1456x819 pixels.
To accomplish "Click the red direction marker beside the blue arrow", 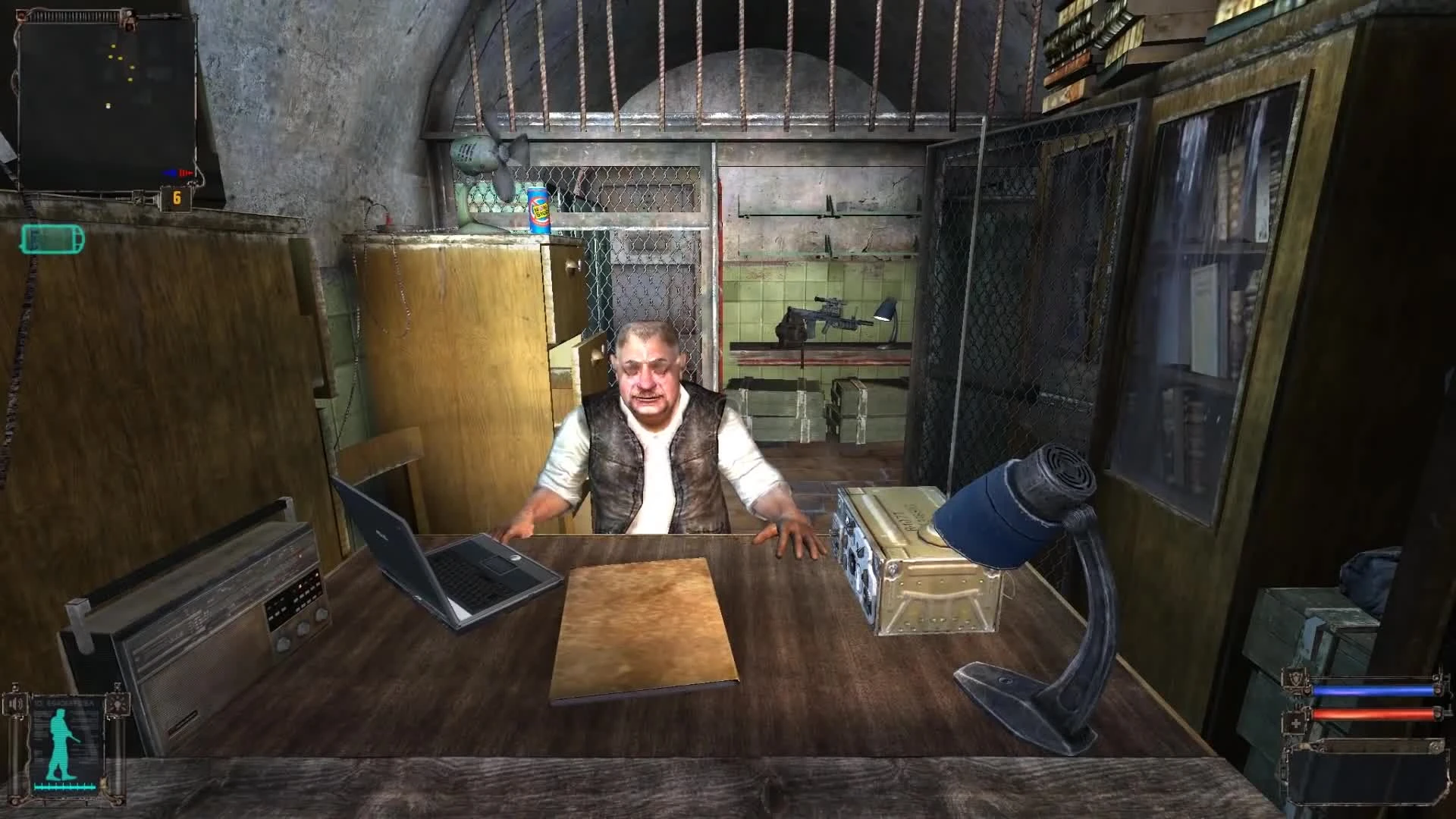I will 186,172.
